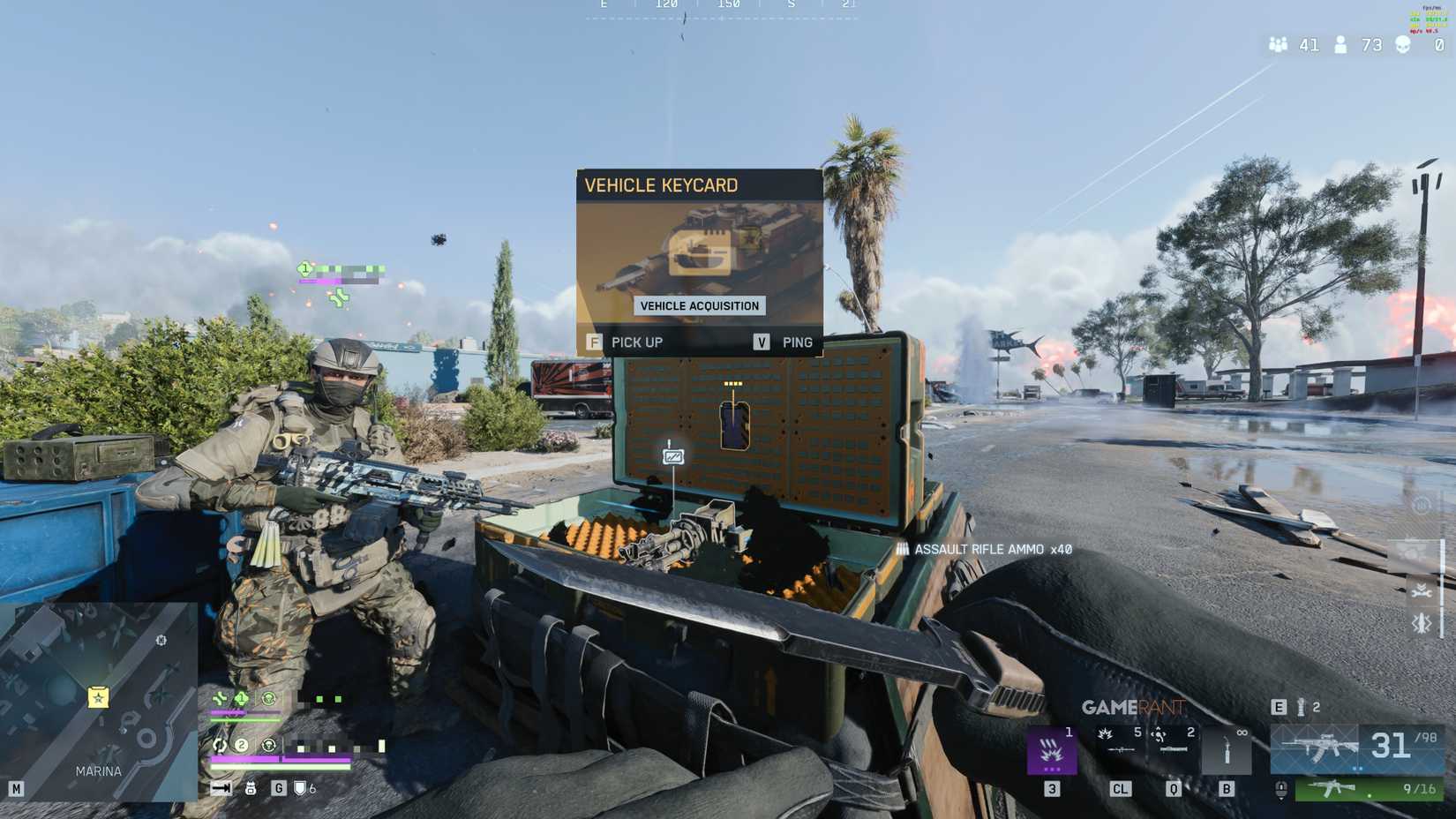Click the armor shield icon near the health bar
Image resolution: width=1456 pixels, height=819 pixels.
point(299,788)
